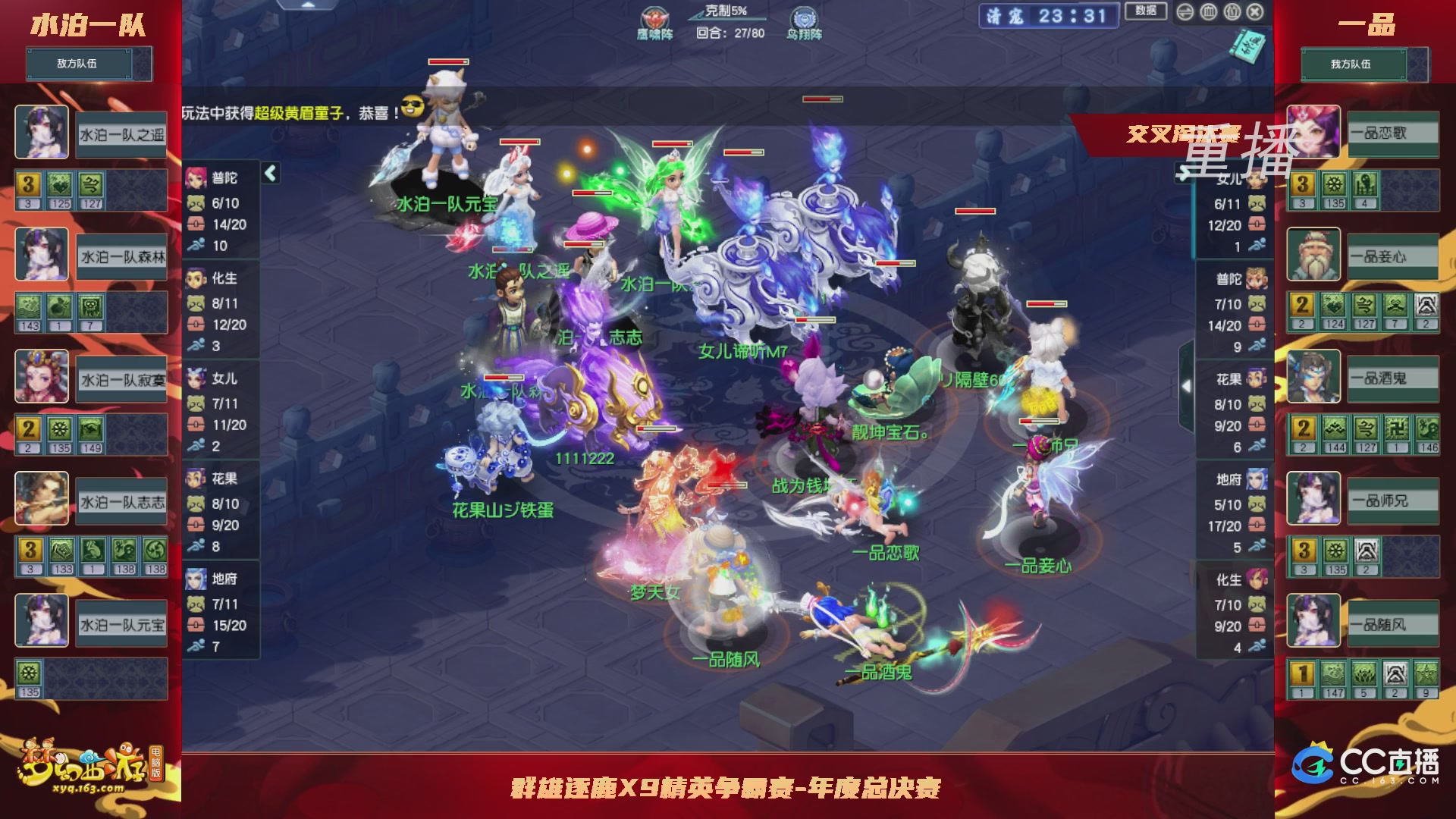Screen dimensions: 1456x819
Task: Open the collapsed arrow beside the right roster list
Action: (x=1187, y=385)
